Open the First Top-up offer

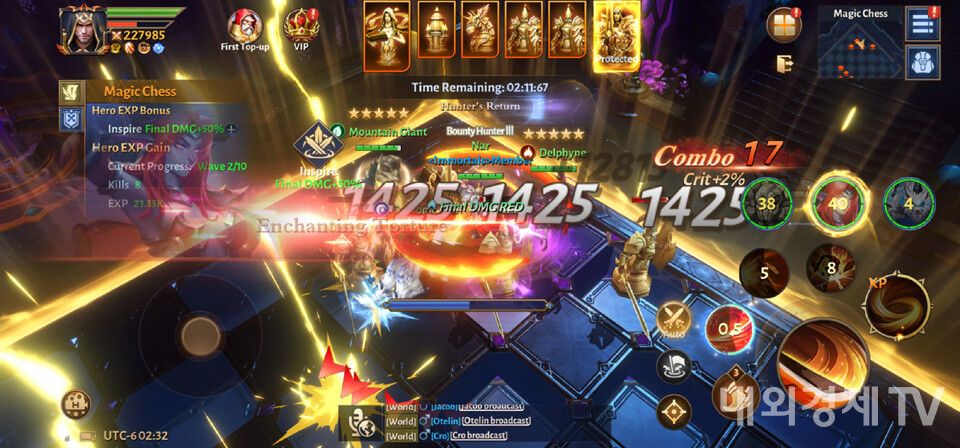[244, 28]
